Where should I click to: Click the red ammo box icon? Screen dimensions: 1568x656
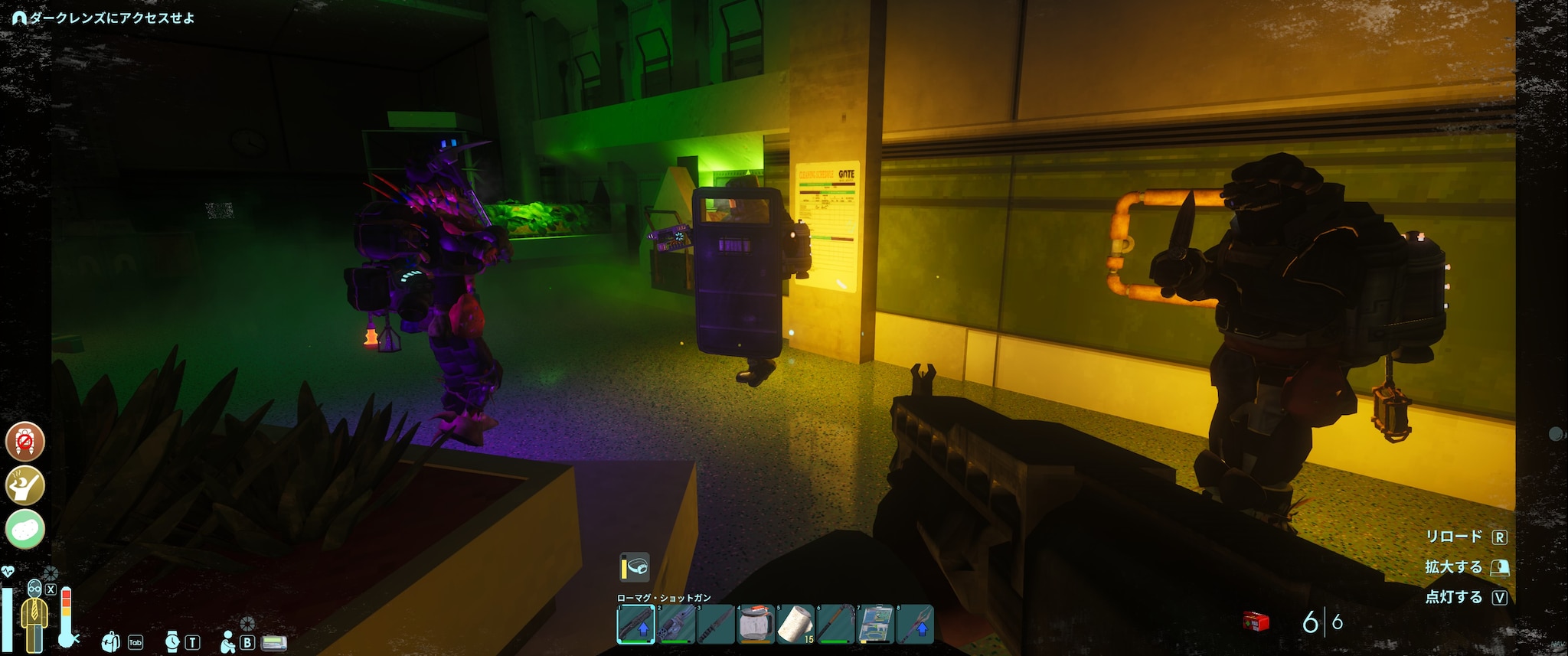[1256, 622]
